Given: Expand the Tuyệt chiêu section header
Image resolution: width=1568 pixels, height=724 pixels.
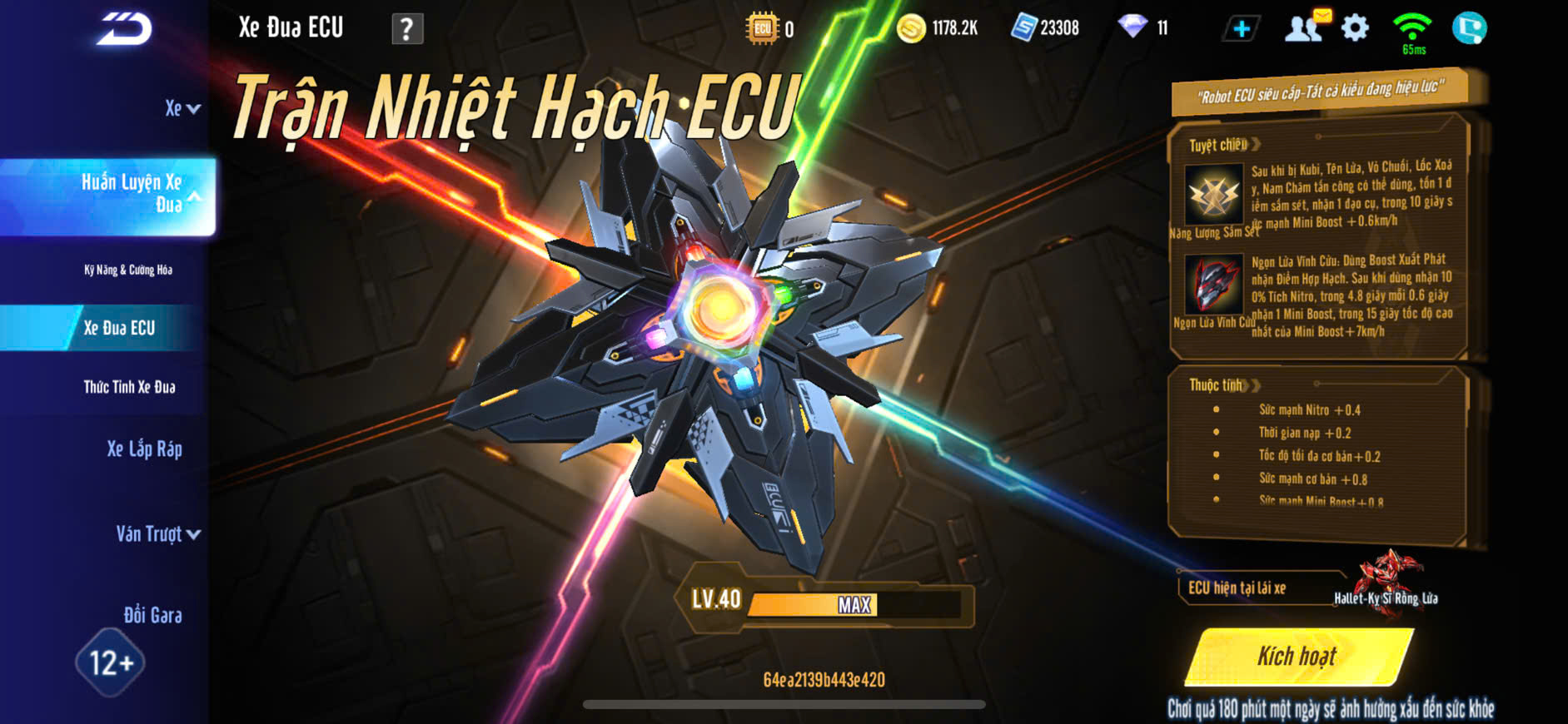Looking at the screenshot, I should [1224, 145].
